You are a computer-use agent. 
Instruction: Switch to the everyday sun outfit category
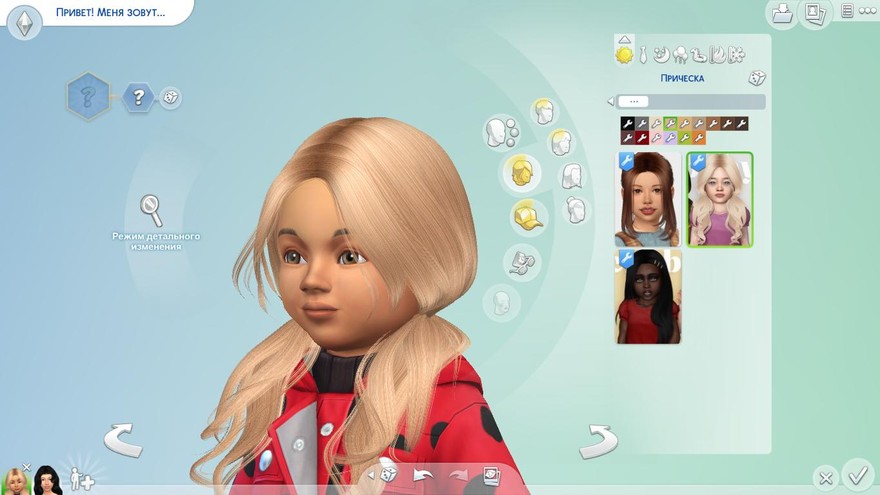[625, 54]
